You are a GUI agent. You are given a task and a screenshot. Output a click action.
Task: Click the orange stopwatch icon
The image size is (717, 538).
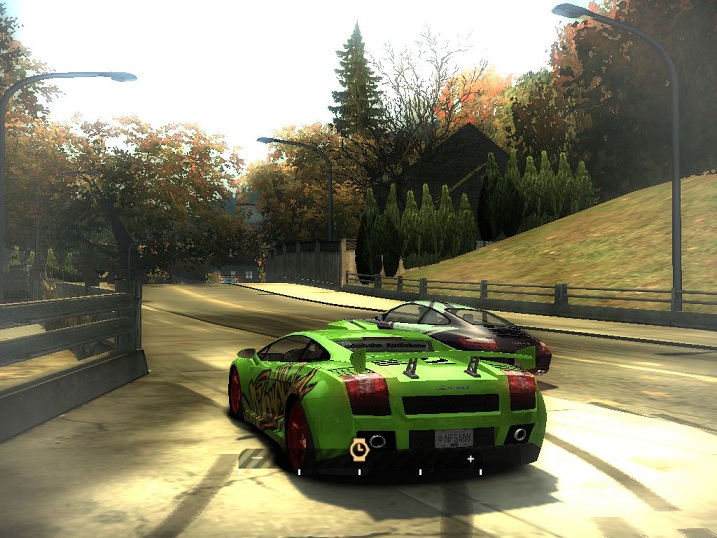359,449
